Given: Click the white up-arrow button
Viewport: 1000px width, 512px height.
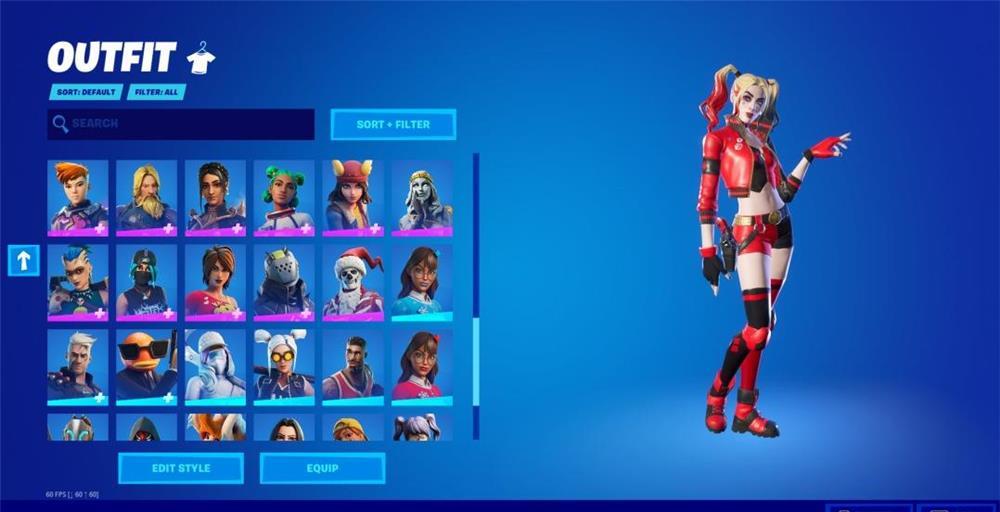Looking at the screenshot, I should (x=24, y=260).
